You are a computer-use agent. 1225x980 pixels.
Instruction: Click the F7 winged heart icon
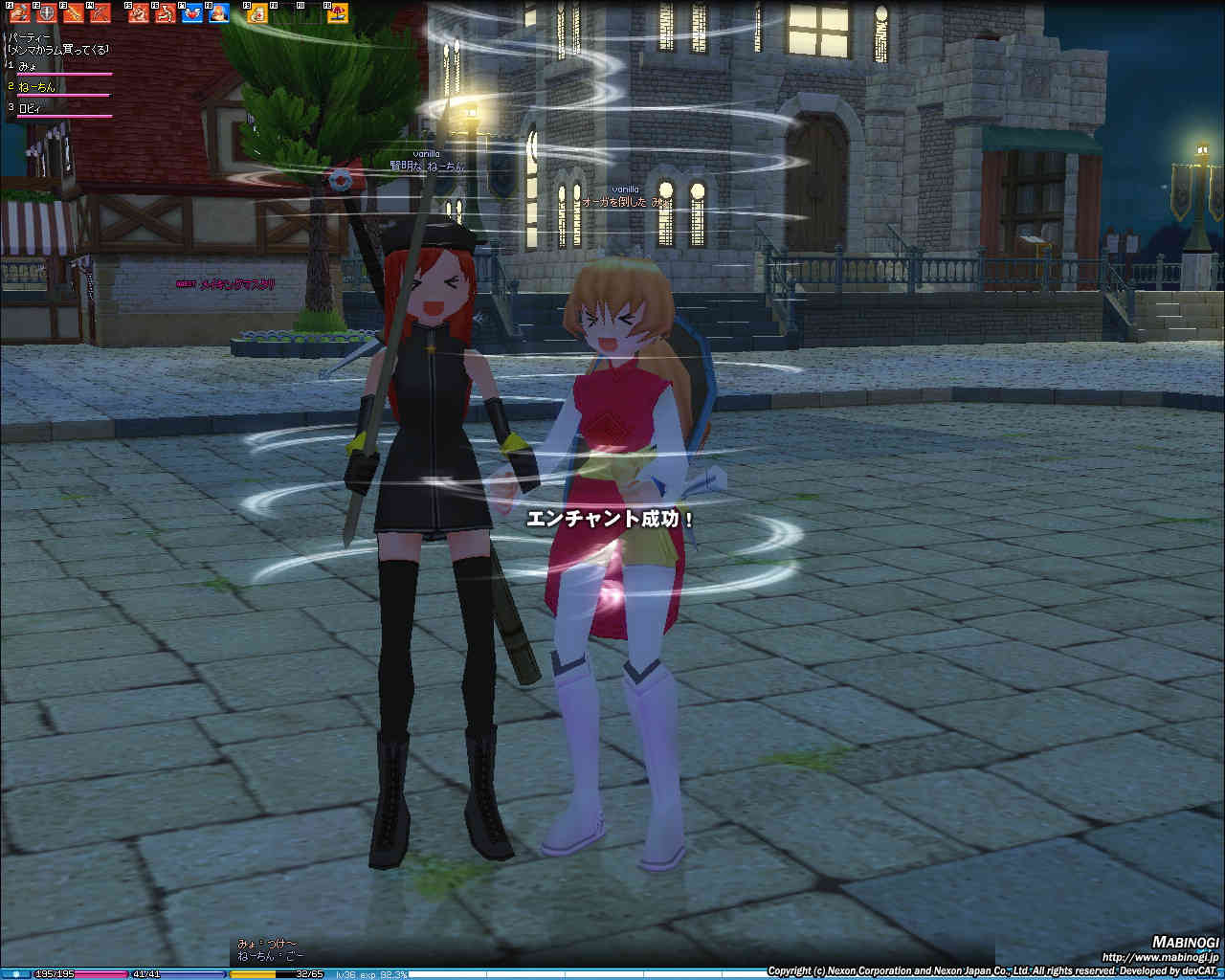point(192,12)
